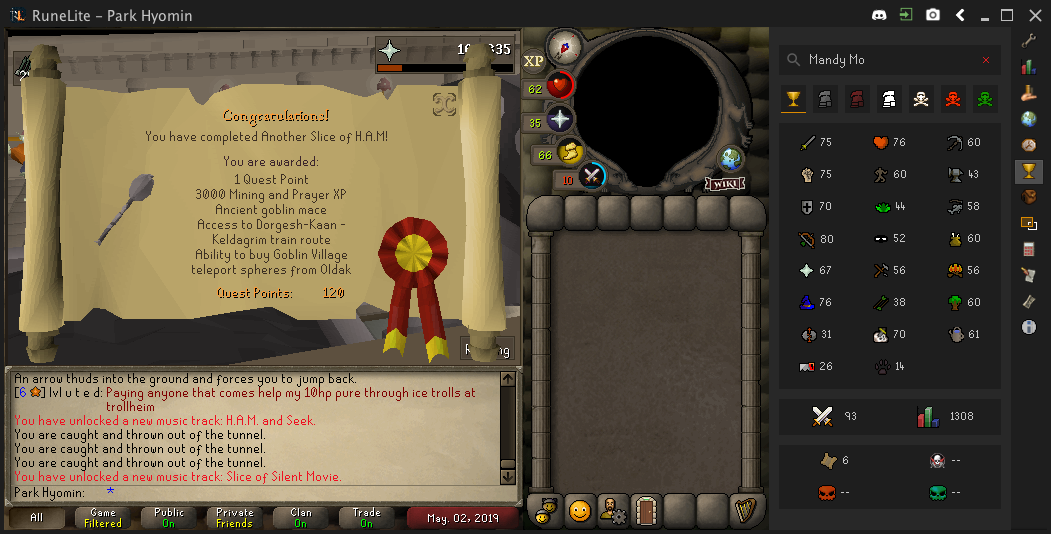The height and width of the screenshot is (534, 1051).
Task: Activate the crossed-swords special attack orb
Action: (x=592, y=176)
